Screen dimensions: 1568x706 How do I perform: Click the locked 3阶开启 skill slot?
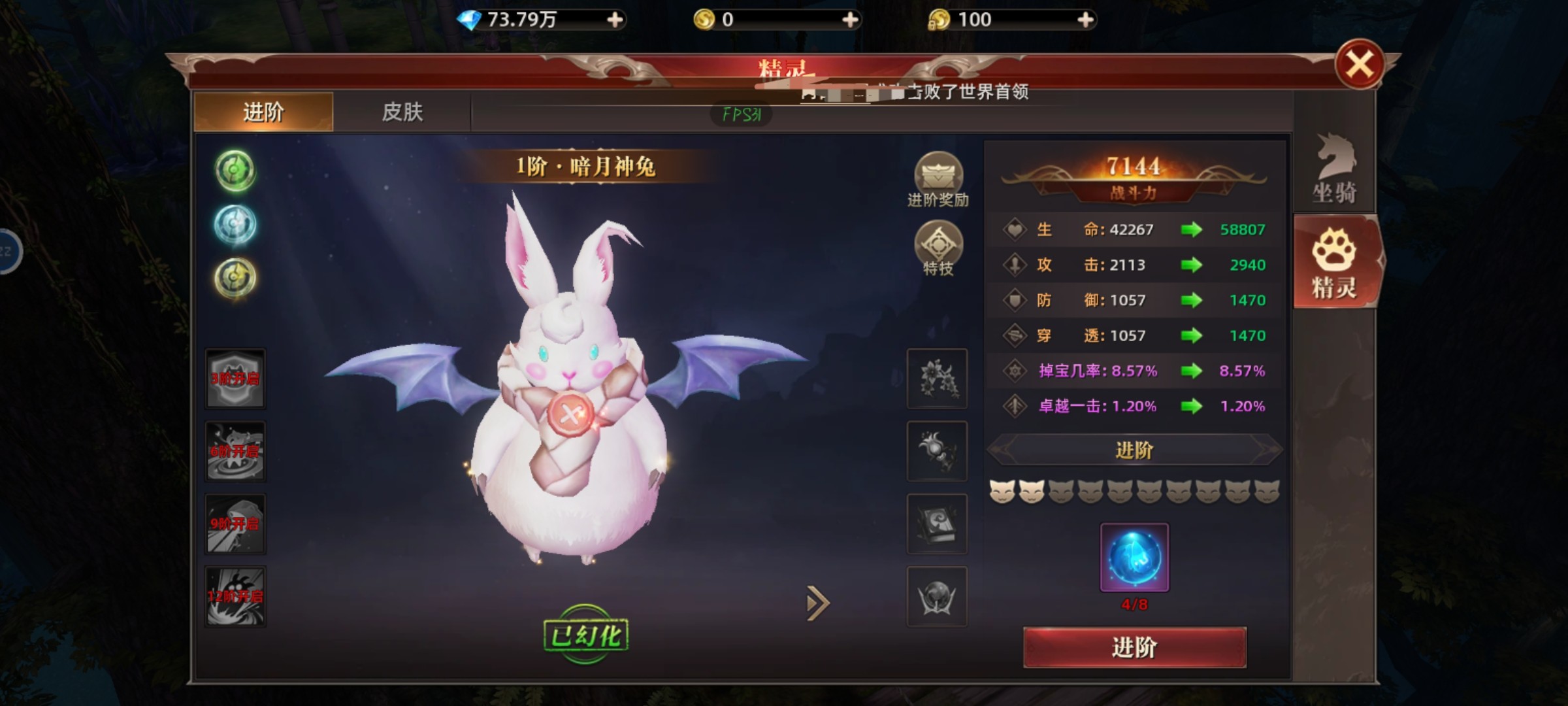click(235, 378)
